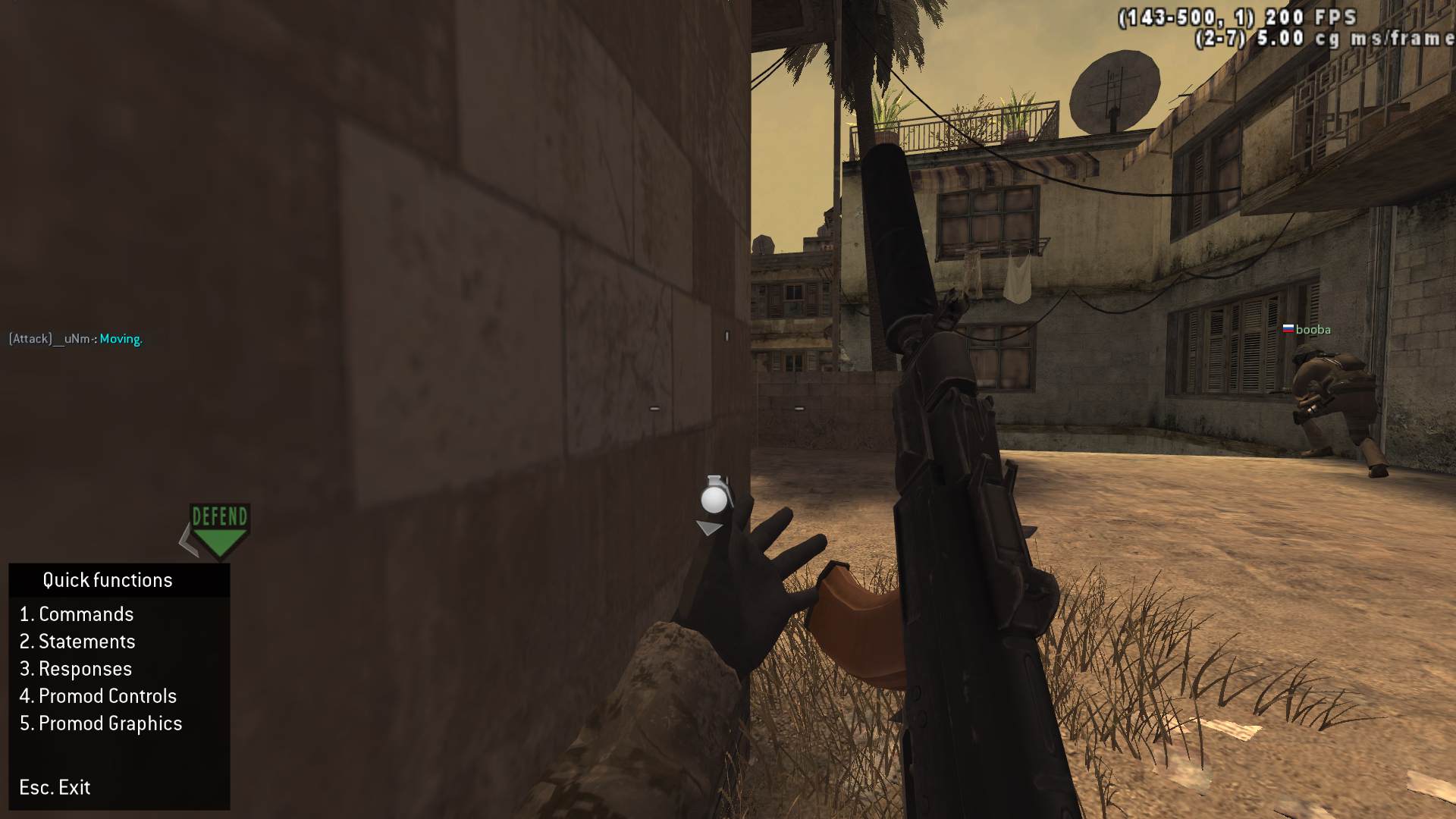Open Promod Graphics settings
The width and height of the screenshot is (1456, 819).
pos(101,723)
